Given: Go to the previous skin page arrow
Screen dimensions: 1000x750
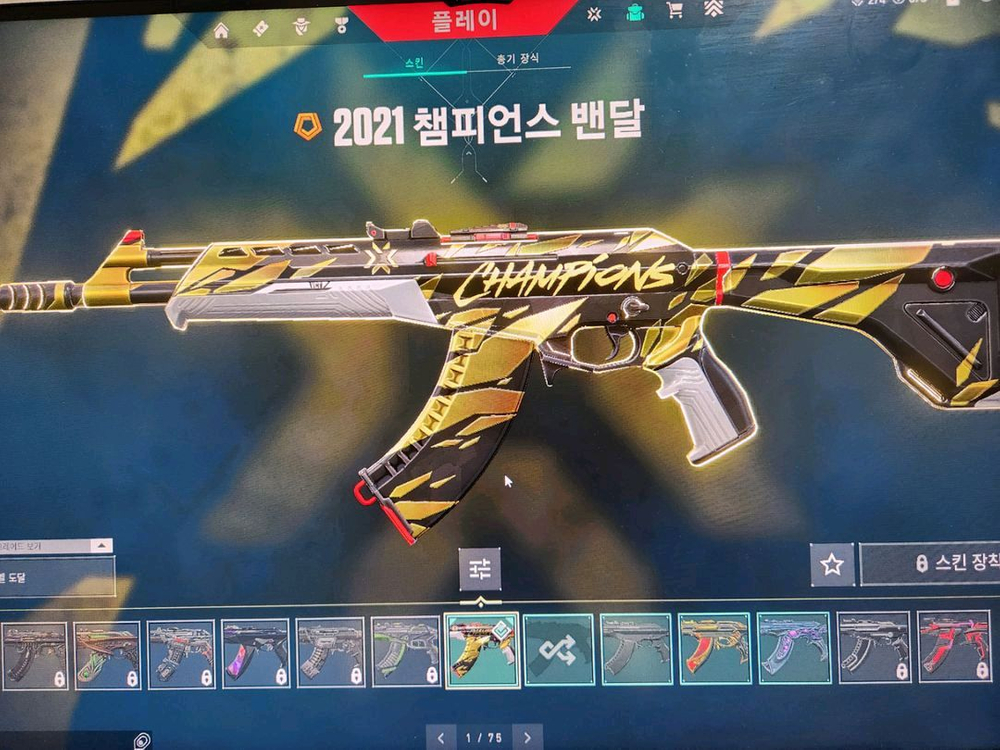Looking at the screenshot, I should 441,738.
